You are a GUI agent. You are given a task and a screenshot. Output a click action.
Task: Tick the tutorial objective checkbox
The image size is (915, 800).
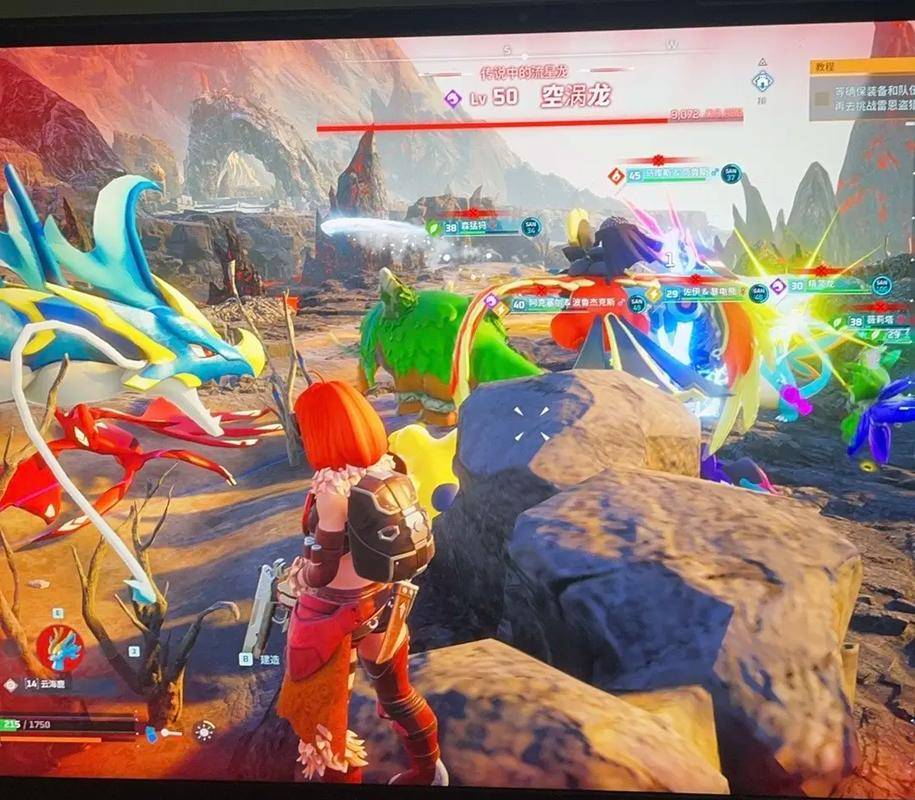821,98
